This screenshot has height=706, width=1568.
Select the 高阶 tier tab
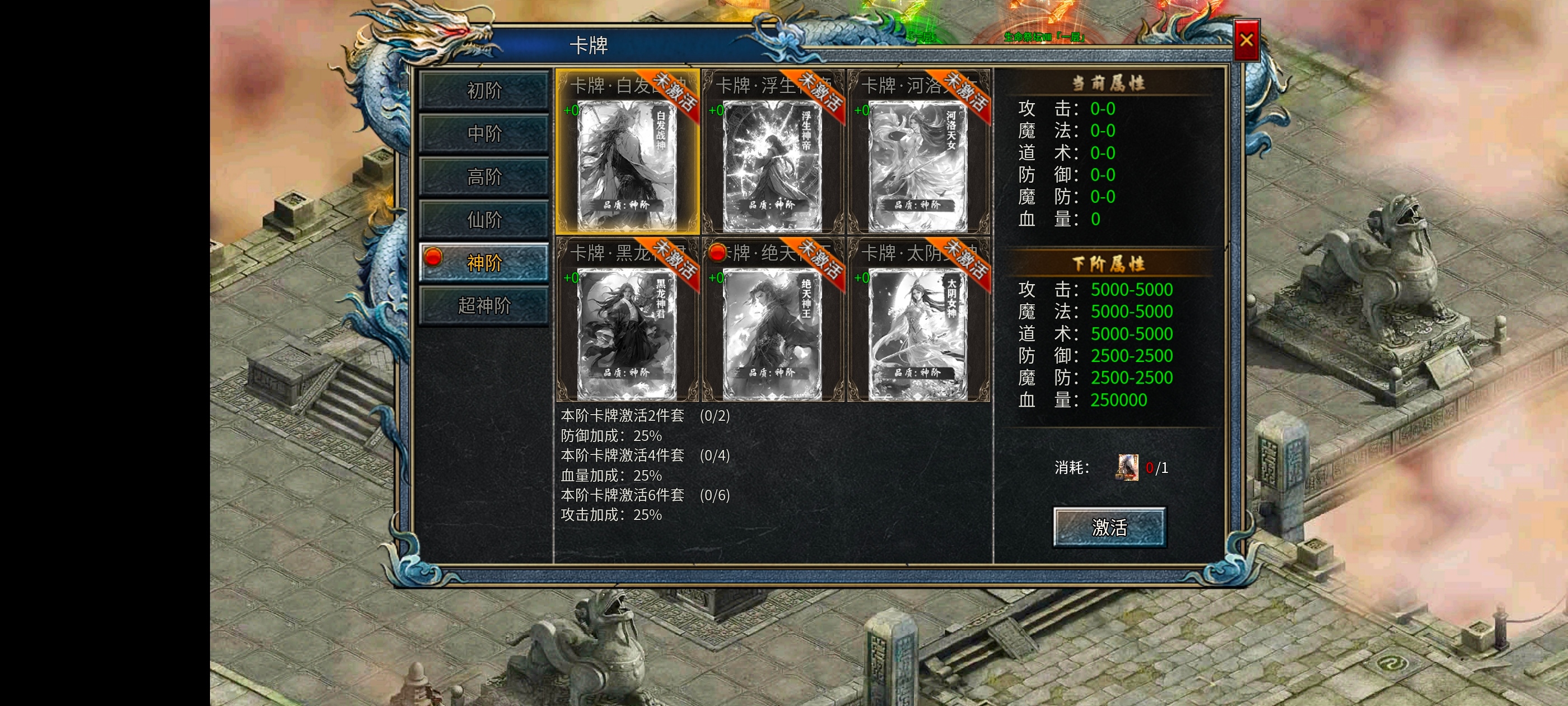click(x=484, y=176)
